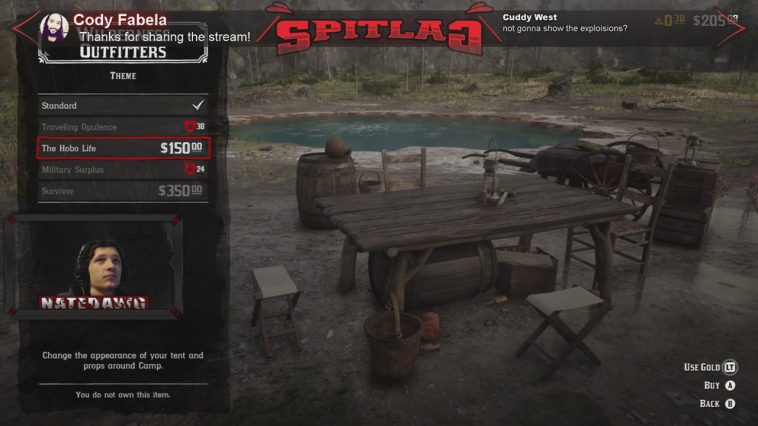This screenshot has width=758, height=426.
Task: Click Cody Fabela's avatar in stream alert
Action: pos(54,28)
